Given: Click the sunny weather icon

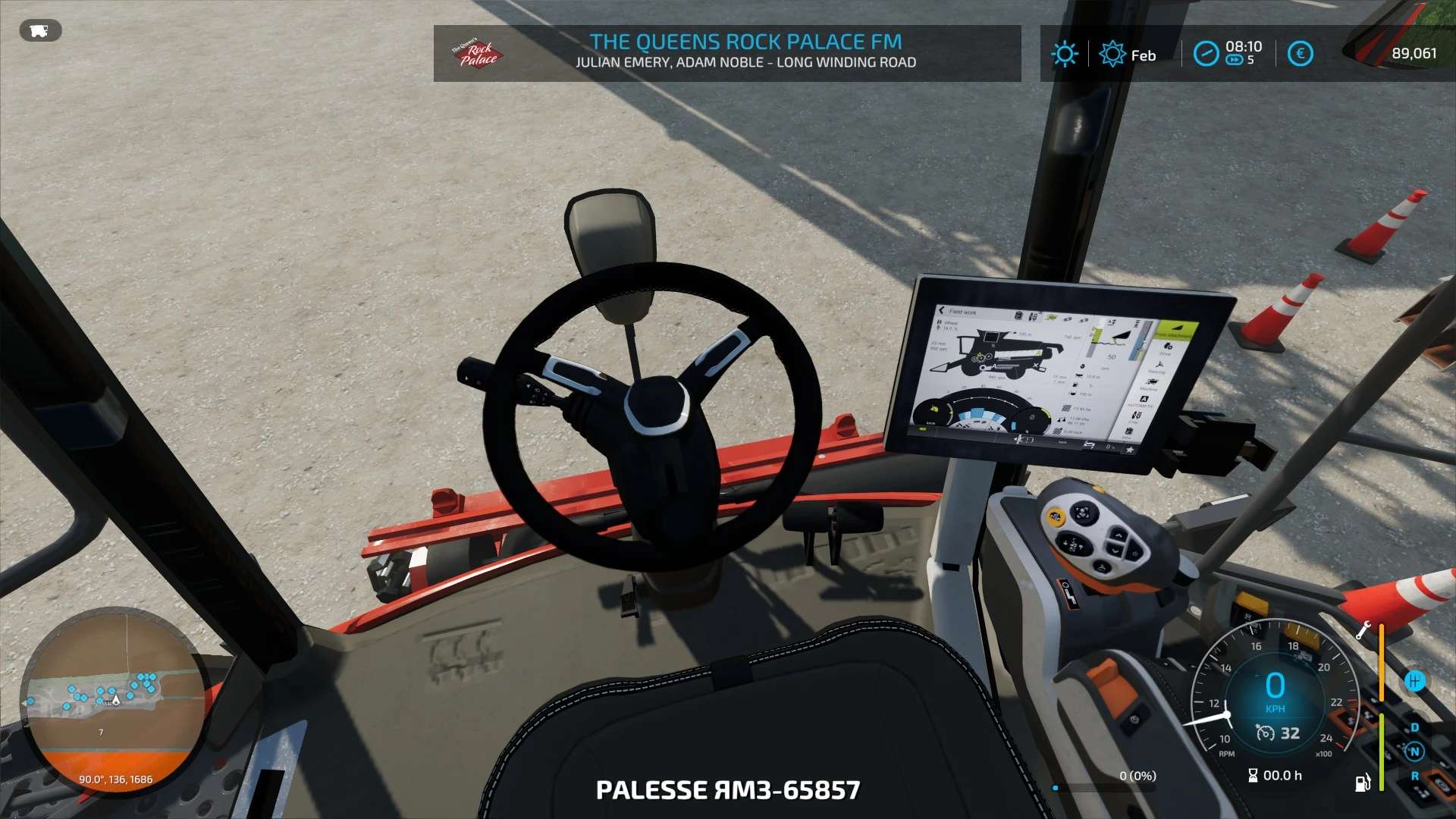Looking at the screenshot, I should [x=1064, y=54].
